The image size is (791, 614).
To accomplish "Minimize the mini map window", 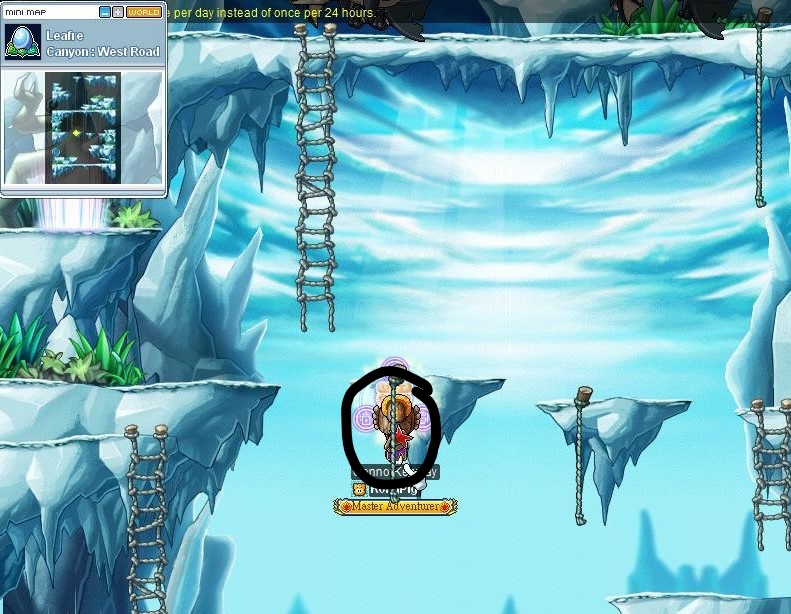I will pyautogui.click(x=105, y=12).
